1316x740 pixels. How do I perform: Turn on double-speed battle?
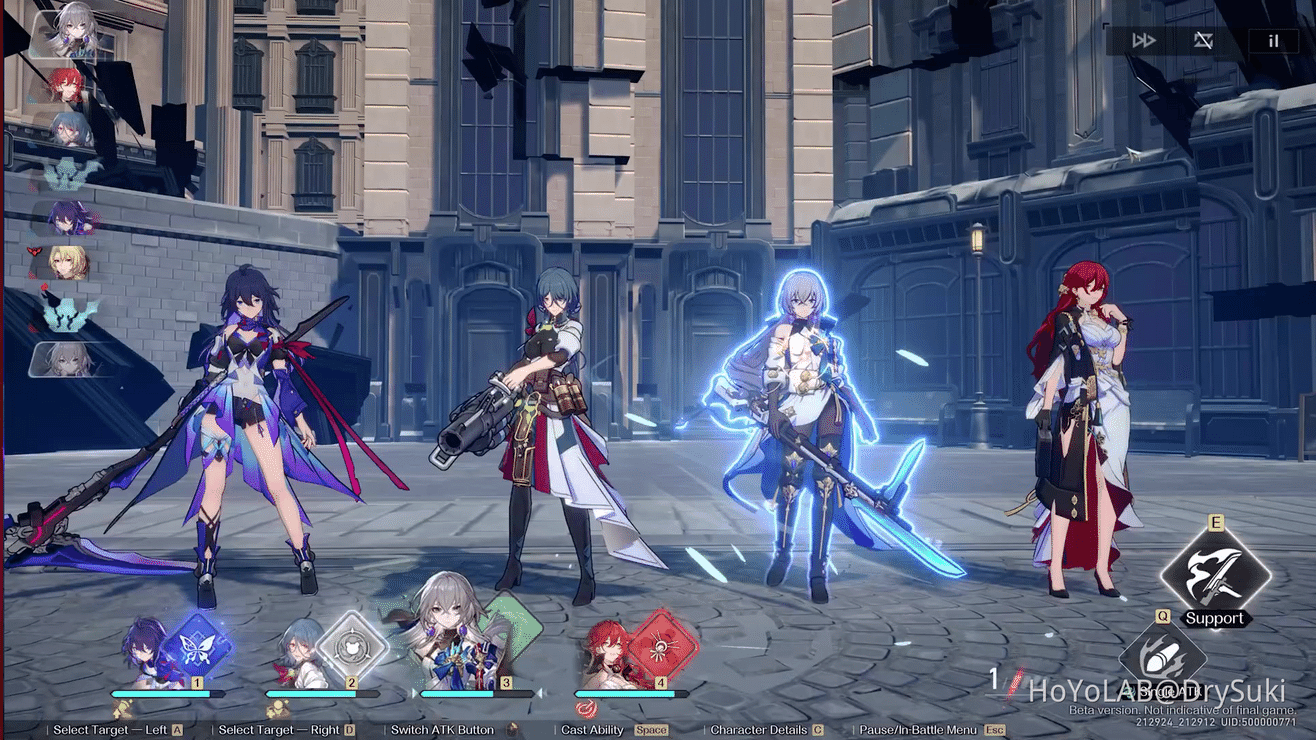1143,41
